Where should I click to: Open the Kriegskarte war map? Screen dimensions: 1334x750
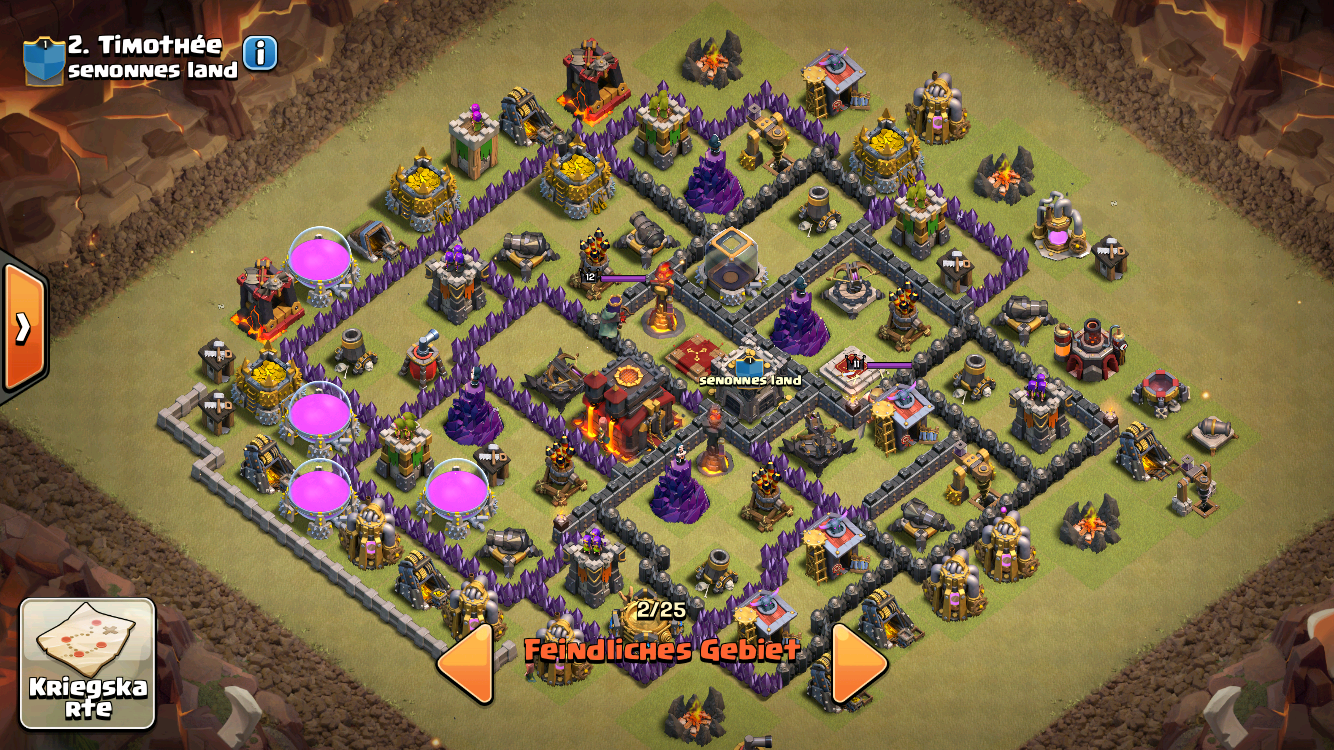[88, 663]
